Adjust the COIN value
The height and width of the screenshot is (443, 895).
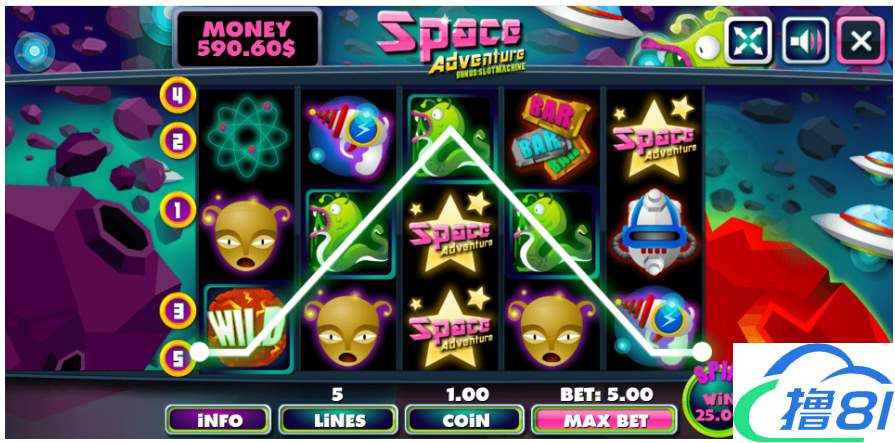point(465,420)
